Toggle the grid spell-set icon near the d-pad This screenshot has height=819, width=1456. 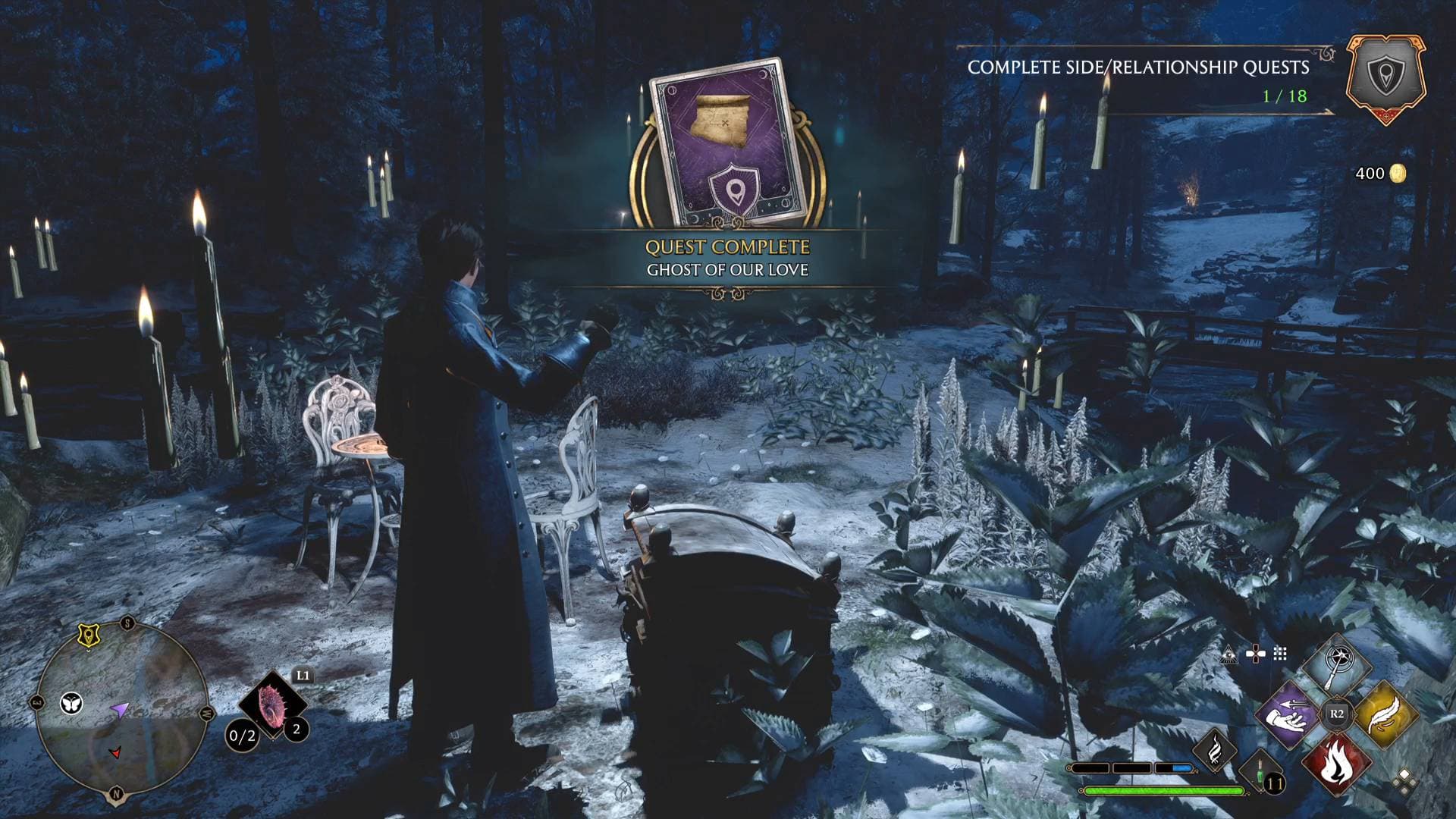point(1280,654)
